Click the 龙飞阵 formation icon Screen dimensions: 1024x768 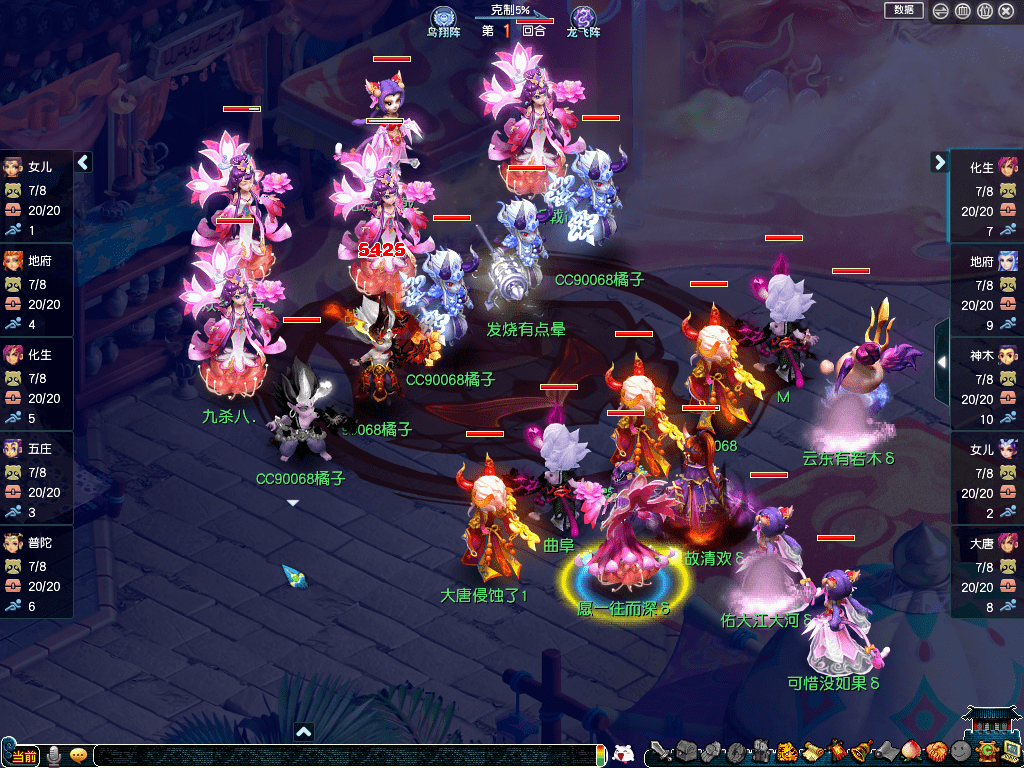pyautogui.click(x=582, y=19)
